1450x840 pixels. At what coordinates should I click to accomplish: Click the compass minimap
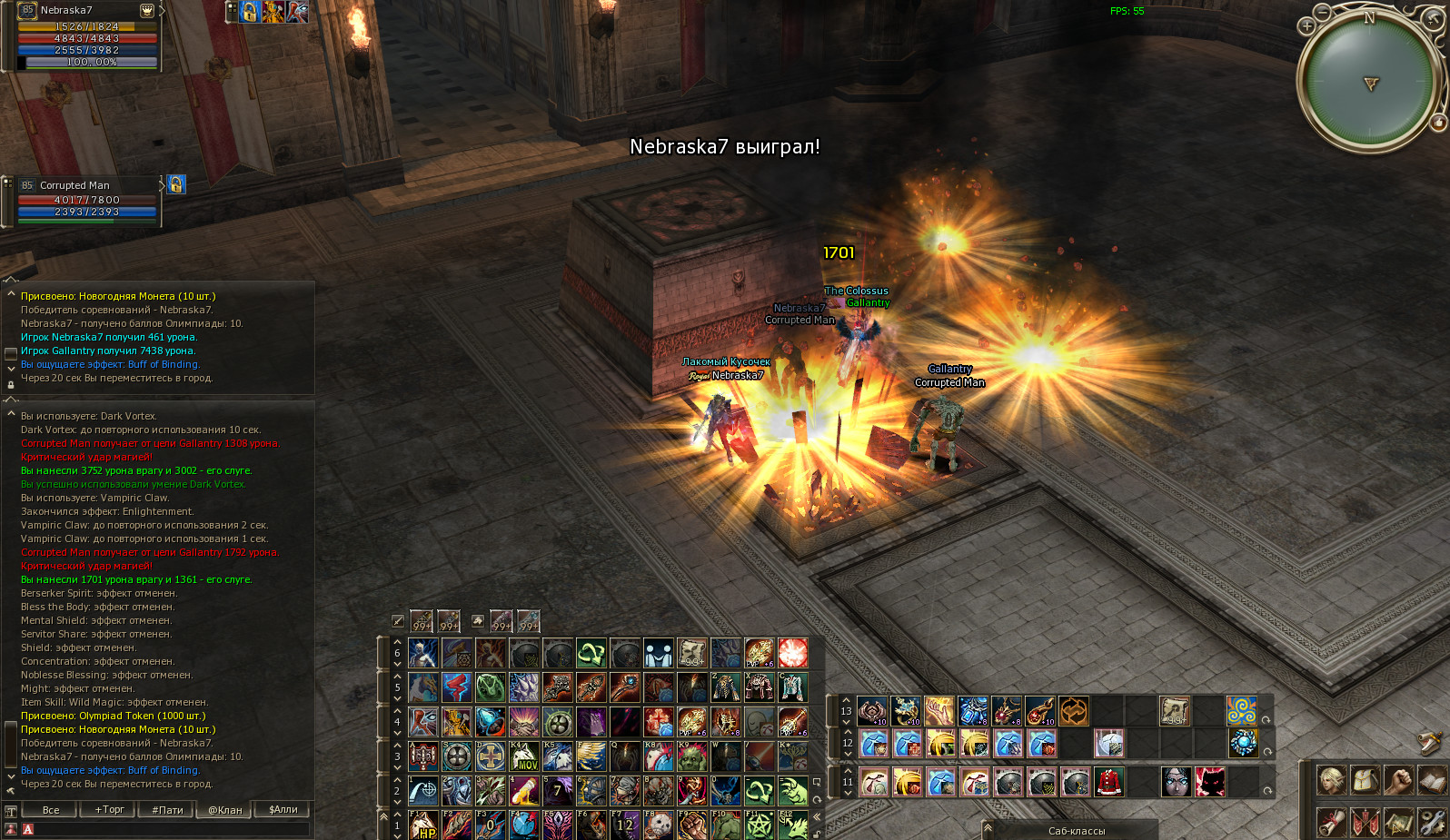[x=1369, y=84]
